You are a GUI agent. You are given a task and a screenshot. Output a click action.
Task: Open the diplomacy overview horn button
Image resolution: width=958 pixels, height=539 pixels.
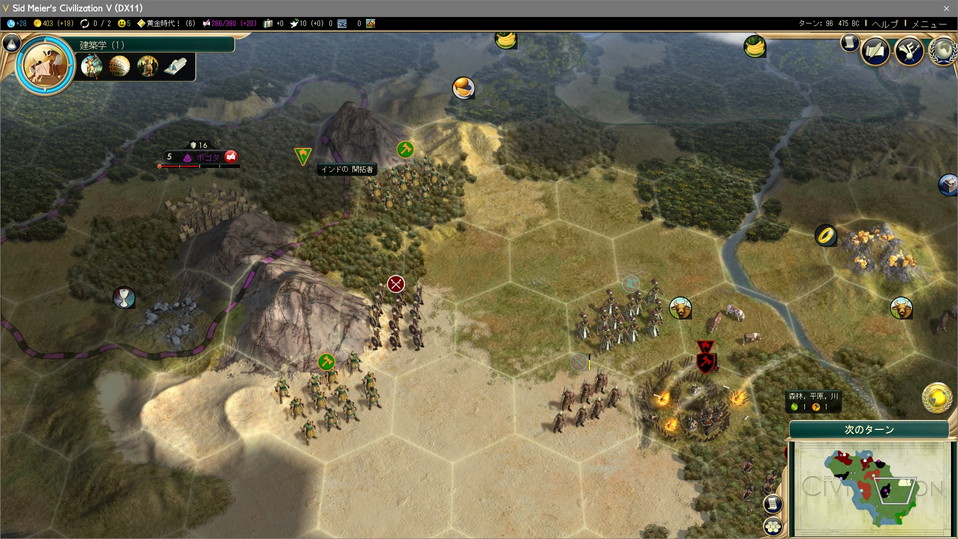[x=908, y=49]
